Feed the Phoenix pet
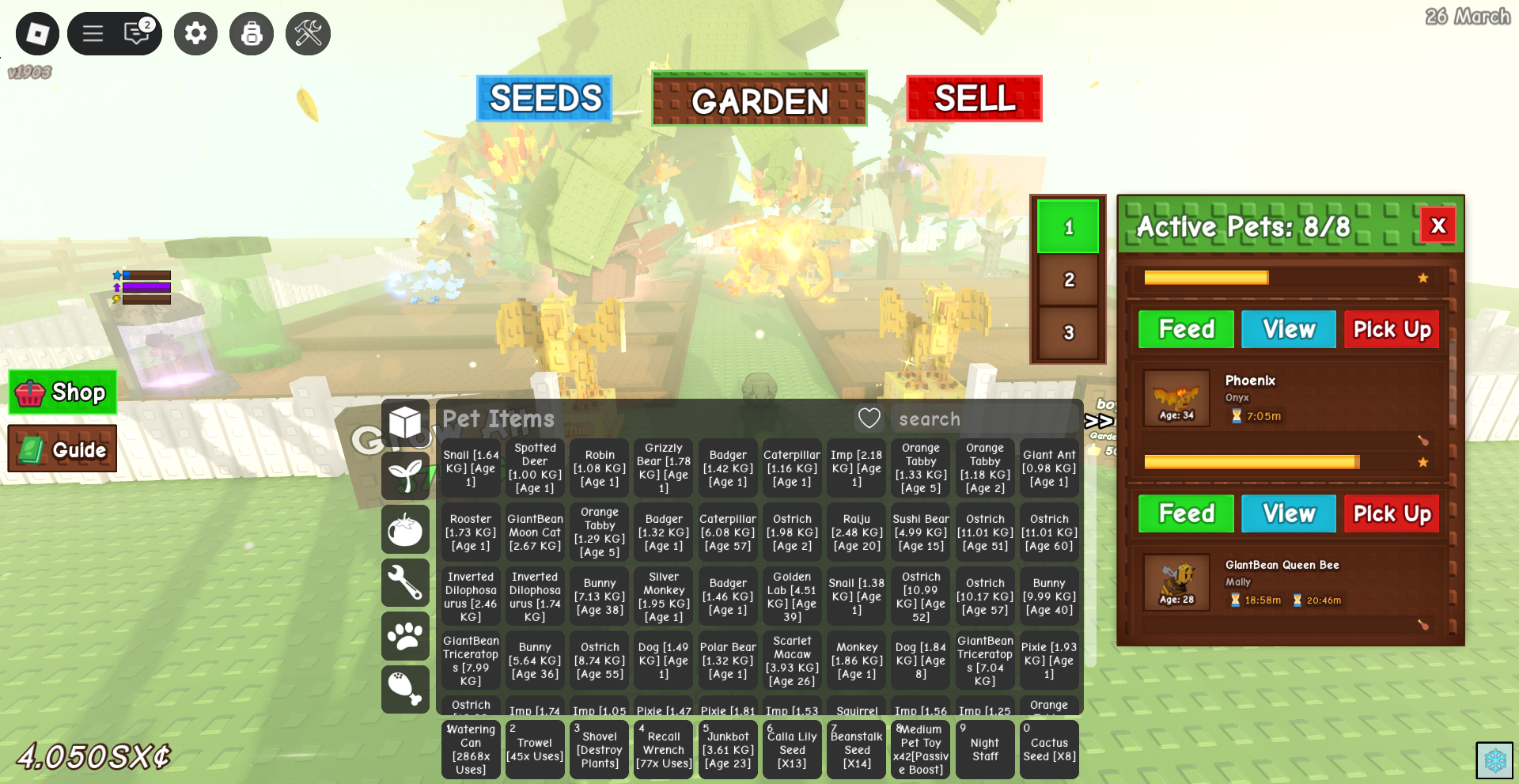Screen dimensions: 1519x784 point(1185,329)
